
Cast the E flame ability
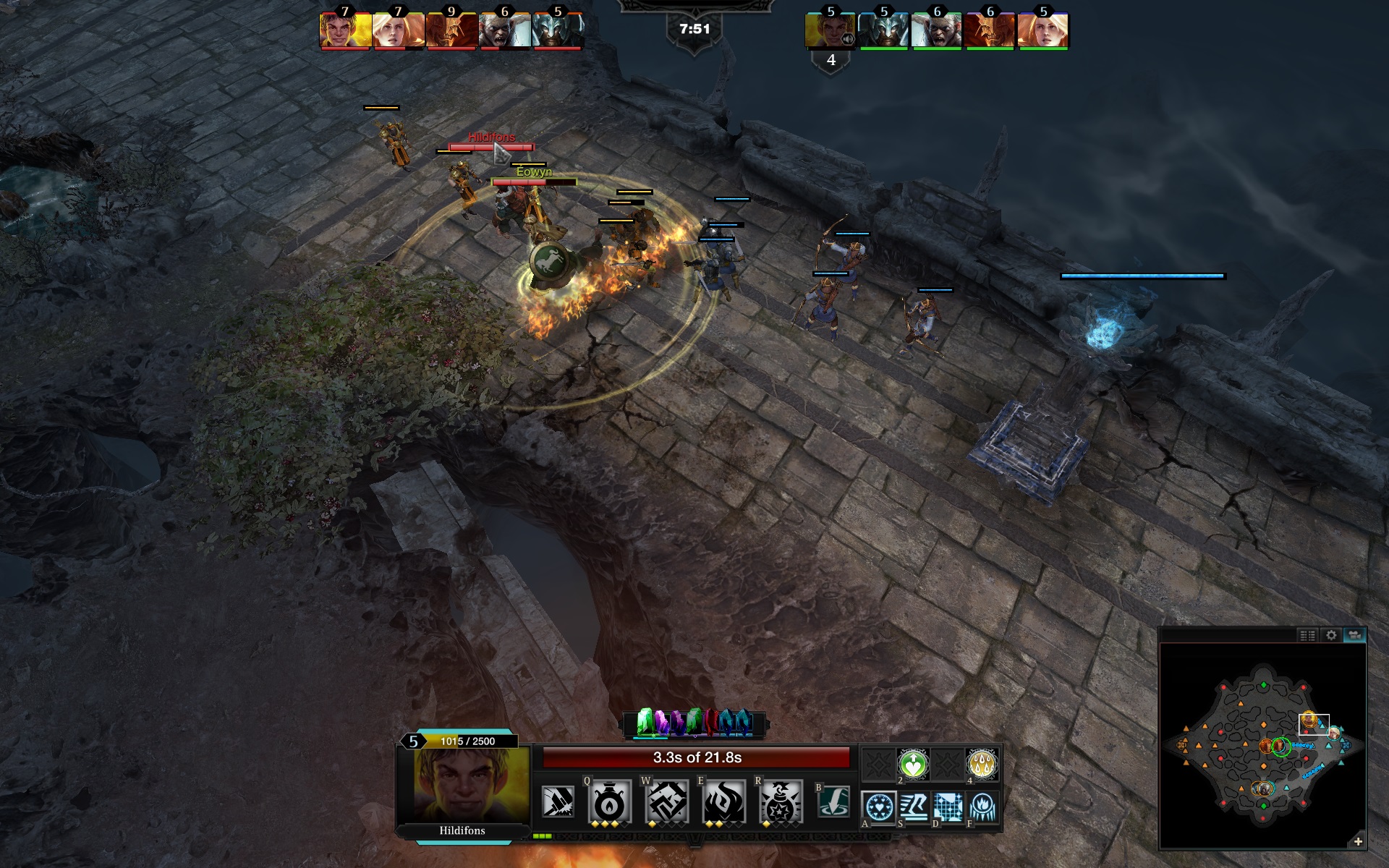[x=723, y=801]
